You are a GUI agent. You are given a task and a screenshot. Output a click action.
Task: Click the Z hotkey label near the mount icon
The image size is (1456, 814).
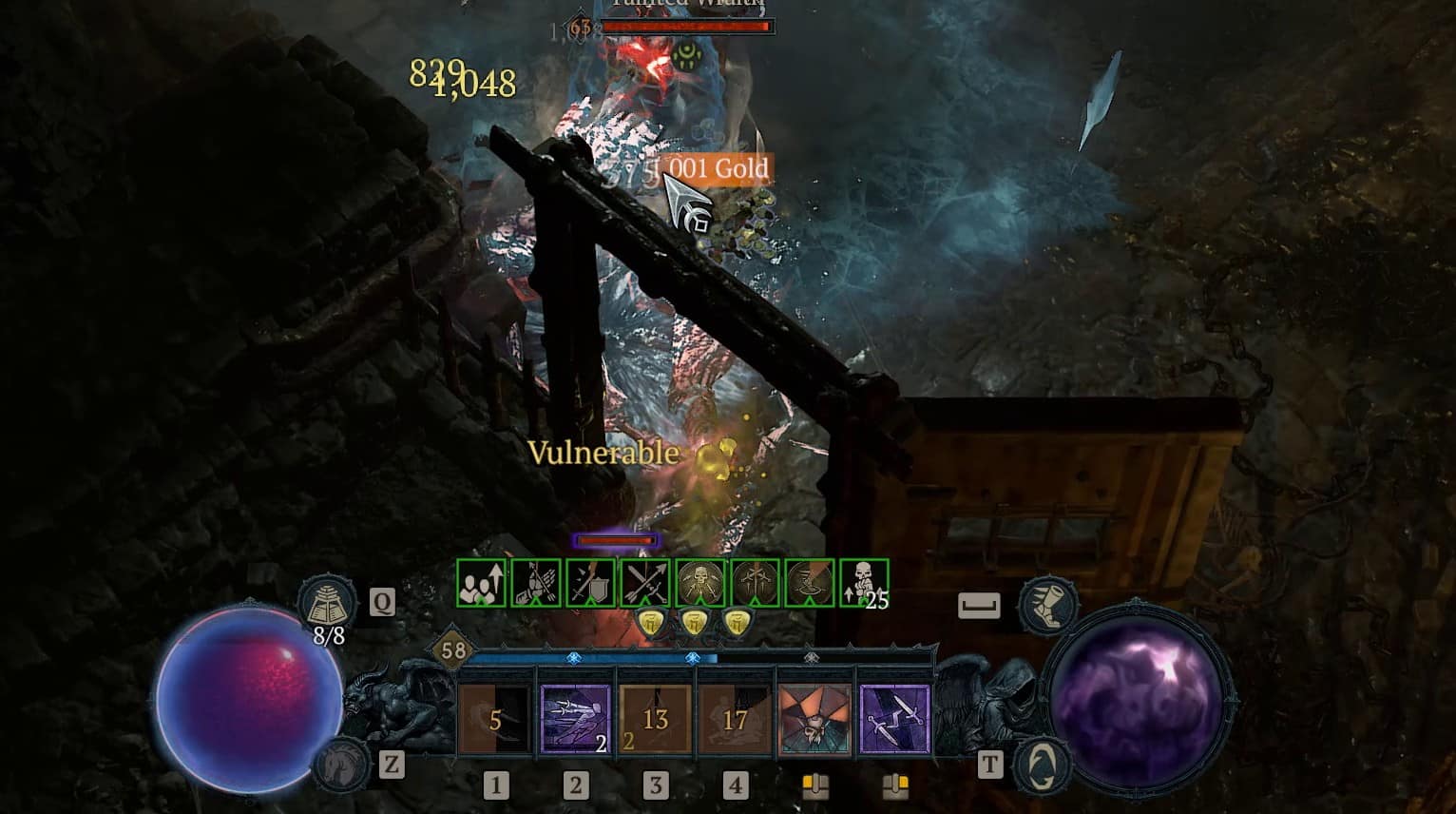[x=391, y=763]
